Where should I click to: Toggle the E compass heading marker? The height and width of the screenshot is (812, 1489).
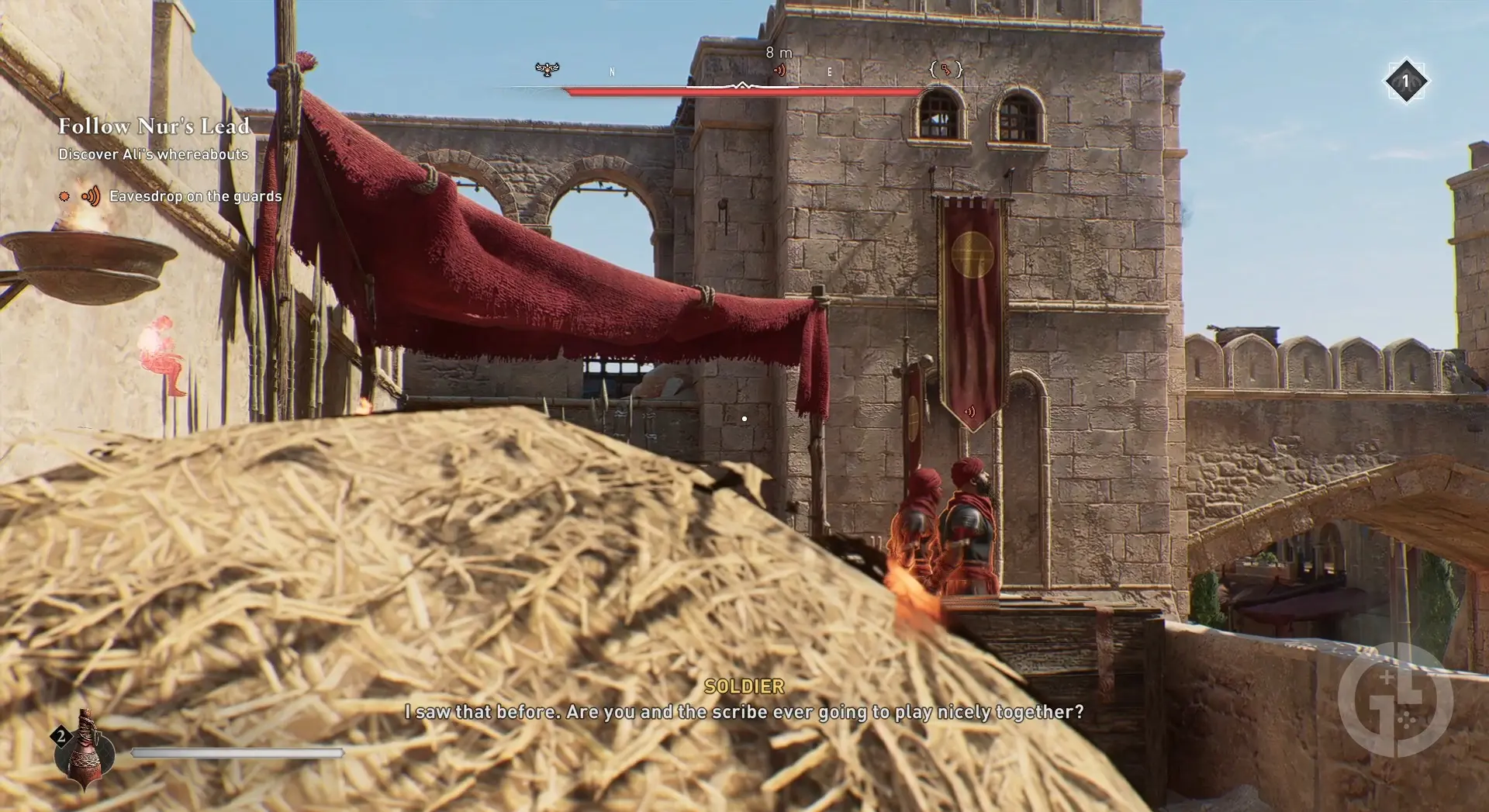[830, 71]
